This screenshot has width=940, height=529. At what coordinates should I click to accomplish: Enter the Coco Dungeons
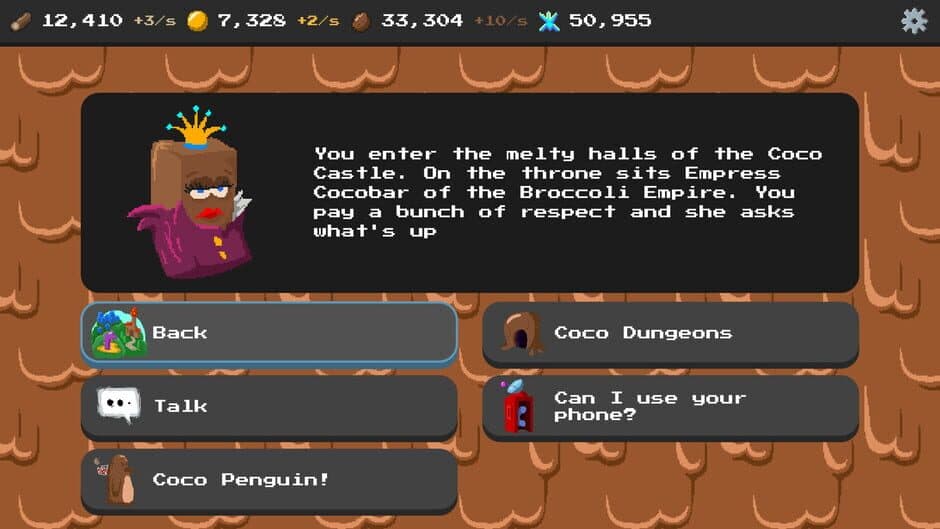(670, 333)
